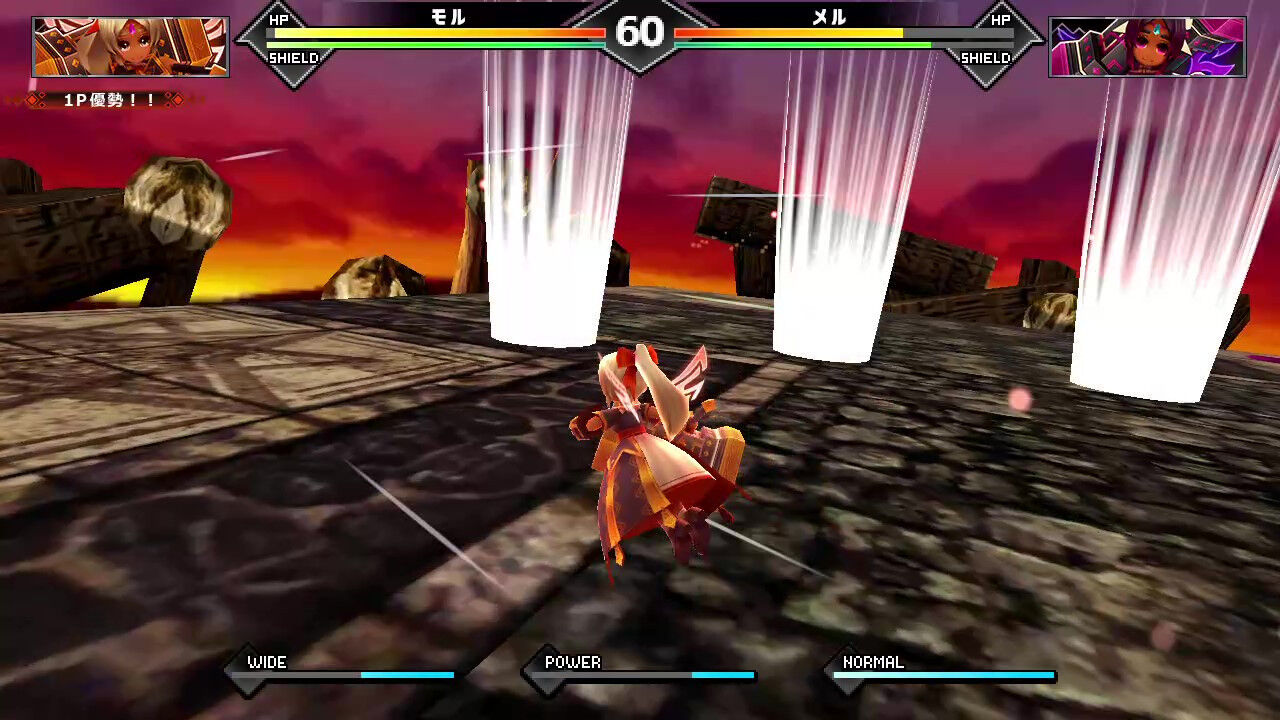
Task: Click the round timer showing 60
Action: pyautogui.click(x=640, y=32)
